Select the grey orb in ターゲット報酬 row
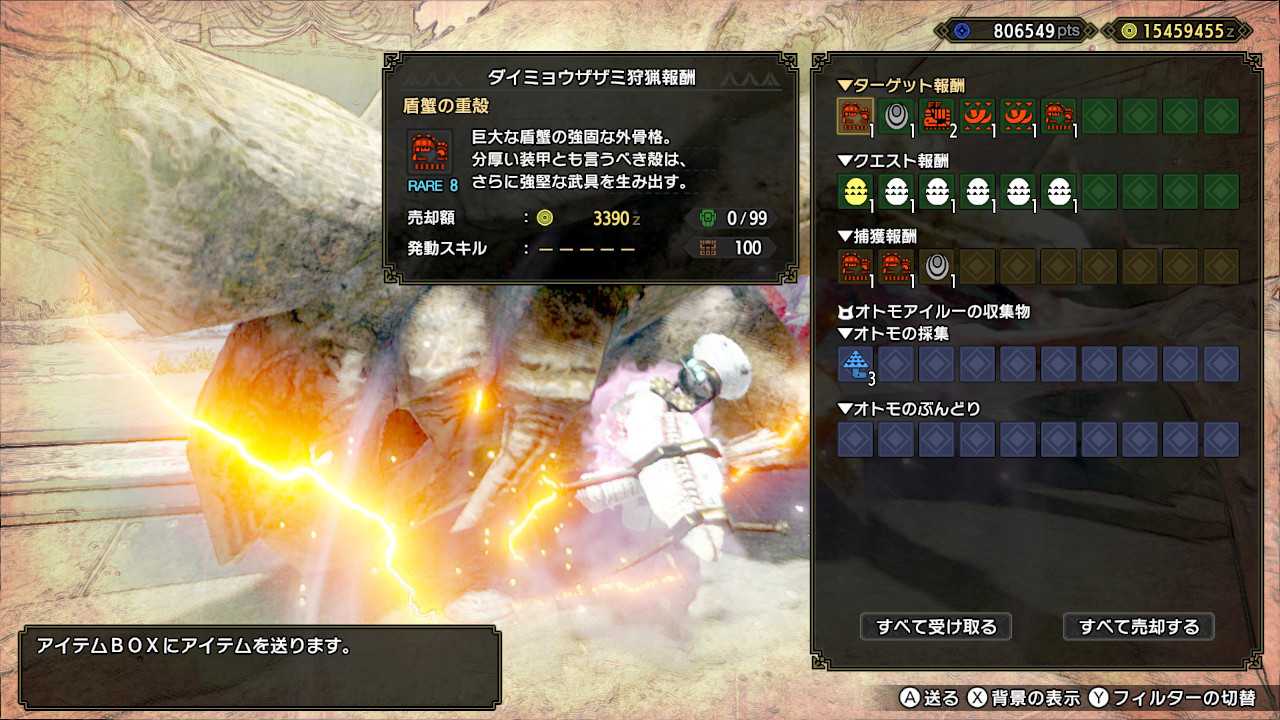 pyautogui.click(x=896, y=116)
